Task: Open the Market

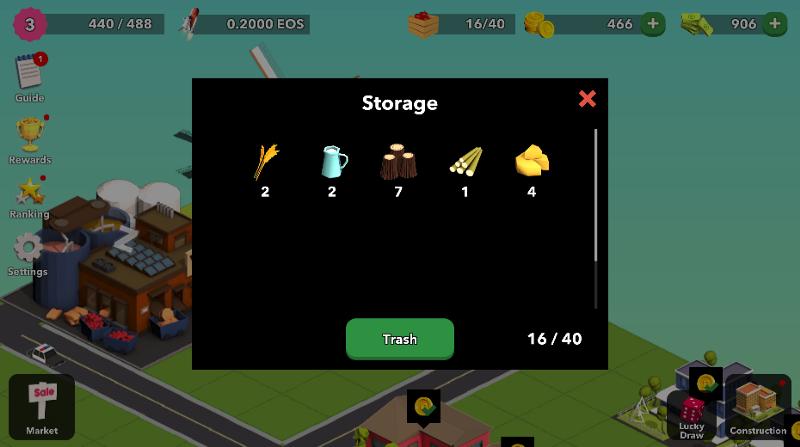Action: click(42, 406)
